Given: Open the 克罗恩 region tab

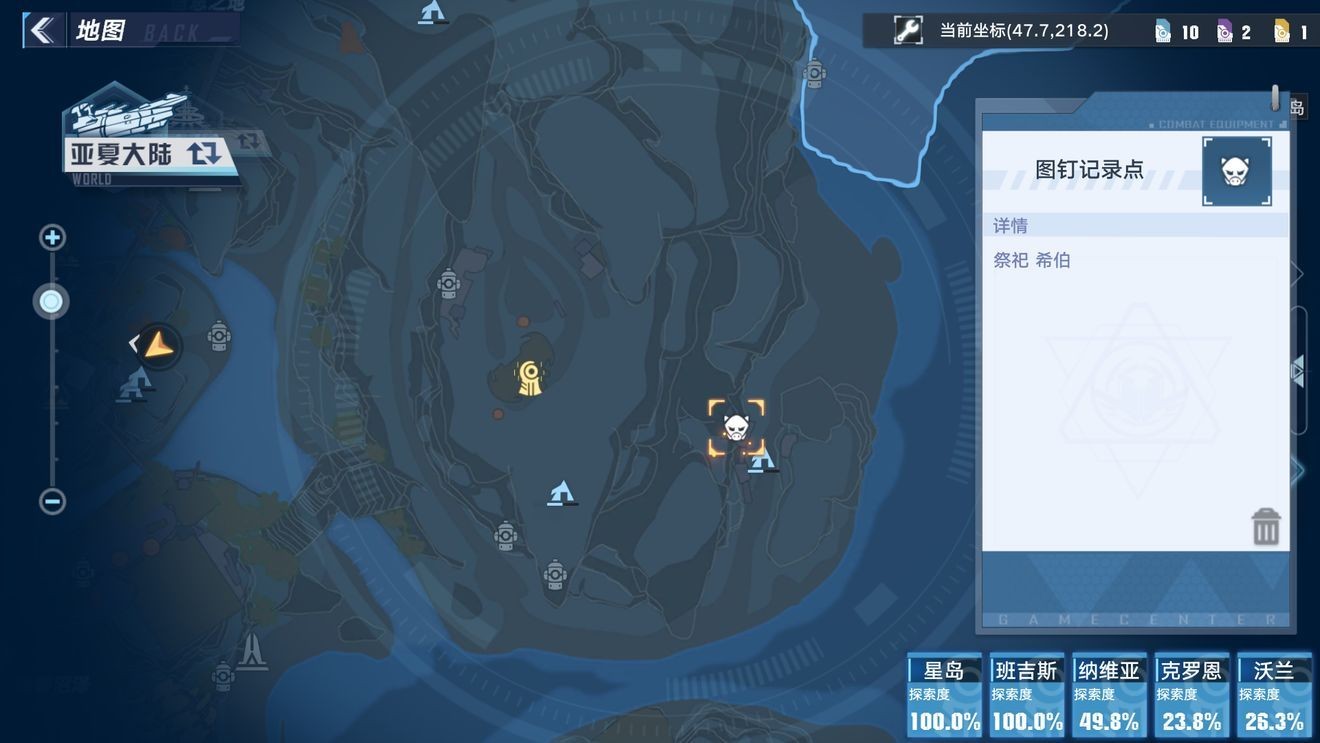Looking at the screenshot, I should 1192,695.
